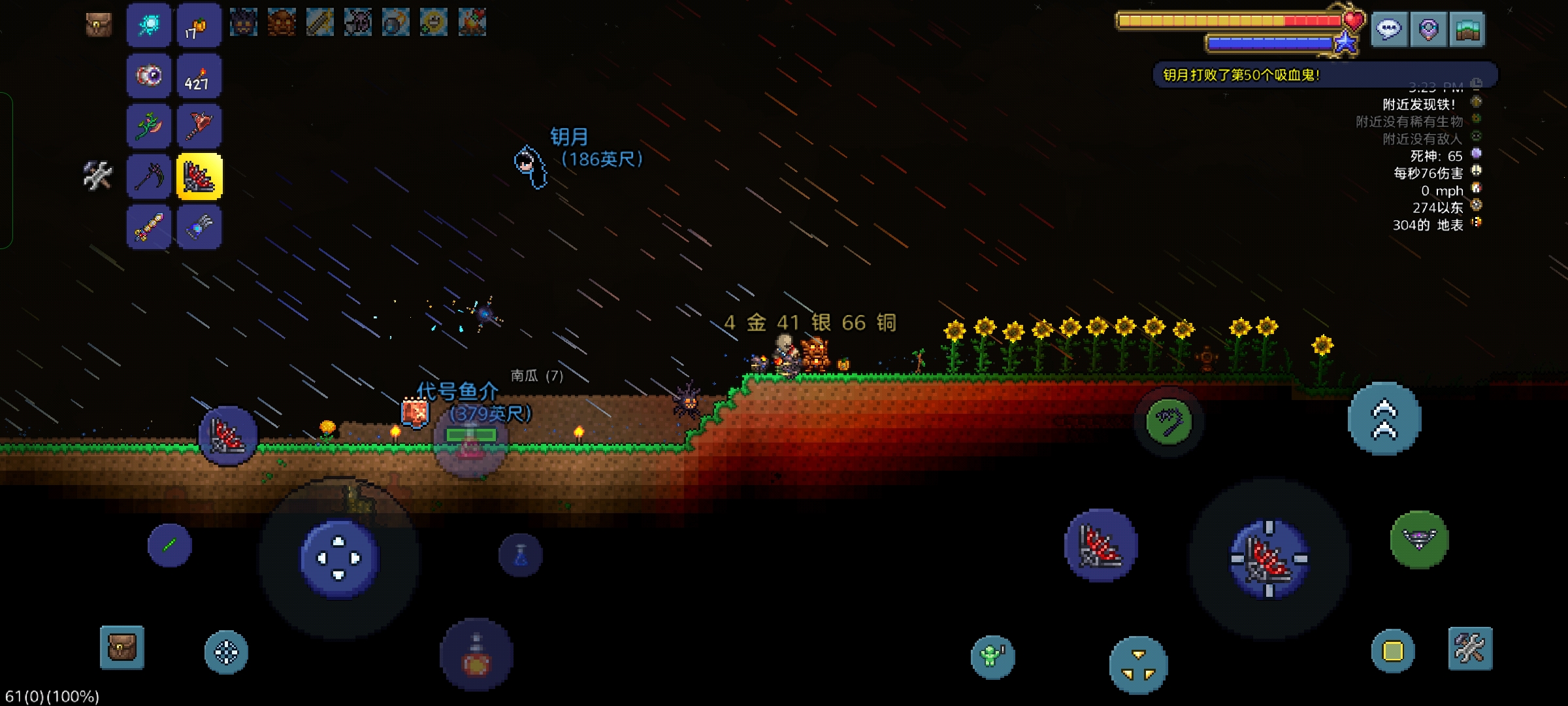Choose the cyan magic mirror slot
Viewport: 1568px width, 706px height.
click(x=149, y=26)
